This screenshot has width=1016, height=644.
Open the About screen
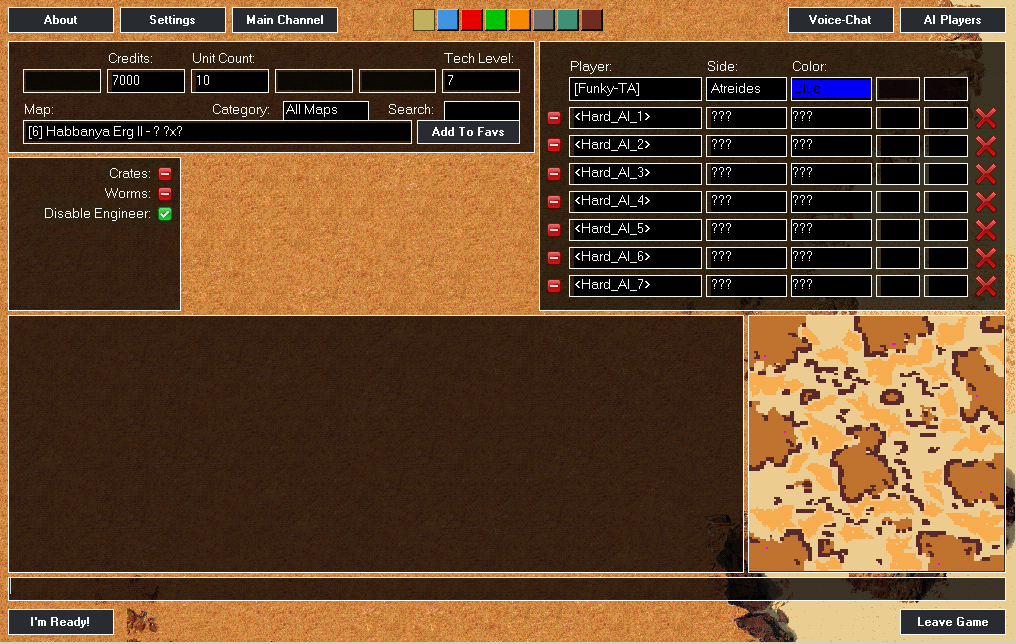click(60, 20)
